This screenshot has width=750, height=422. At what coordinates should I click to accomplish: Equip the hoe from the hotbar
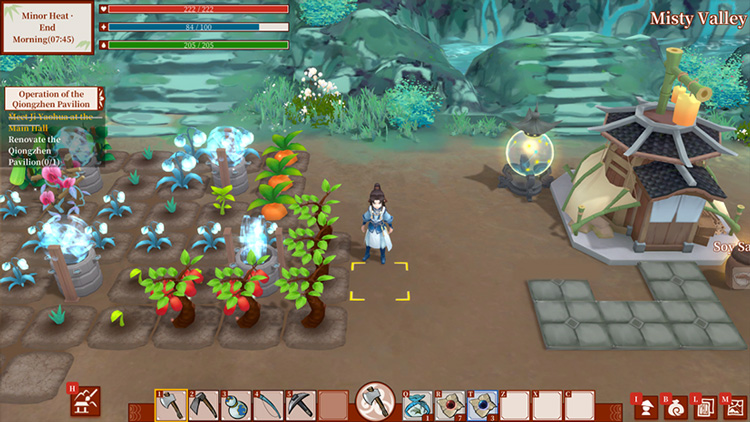(204, 405)
